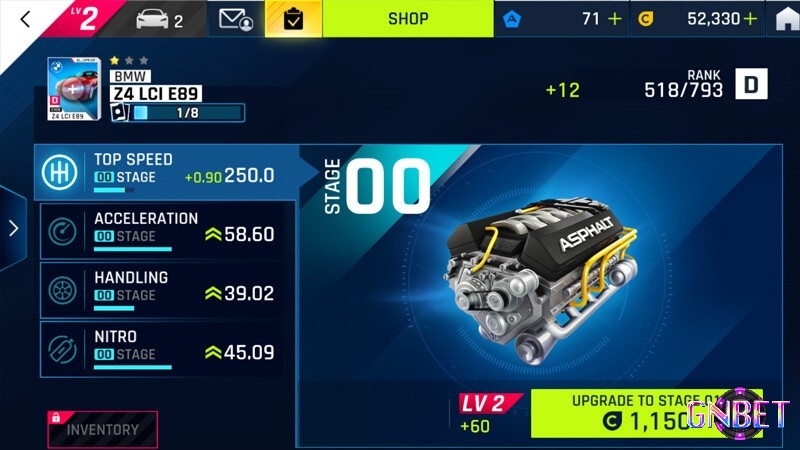Select the Acceleration upgrade
This screenshot has width=800, height=450.
[x=165, y=231]
